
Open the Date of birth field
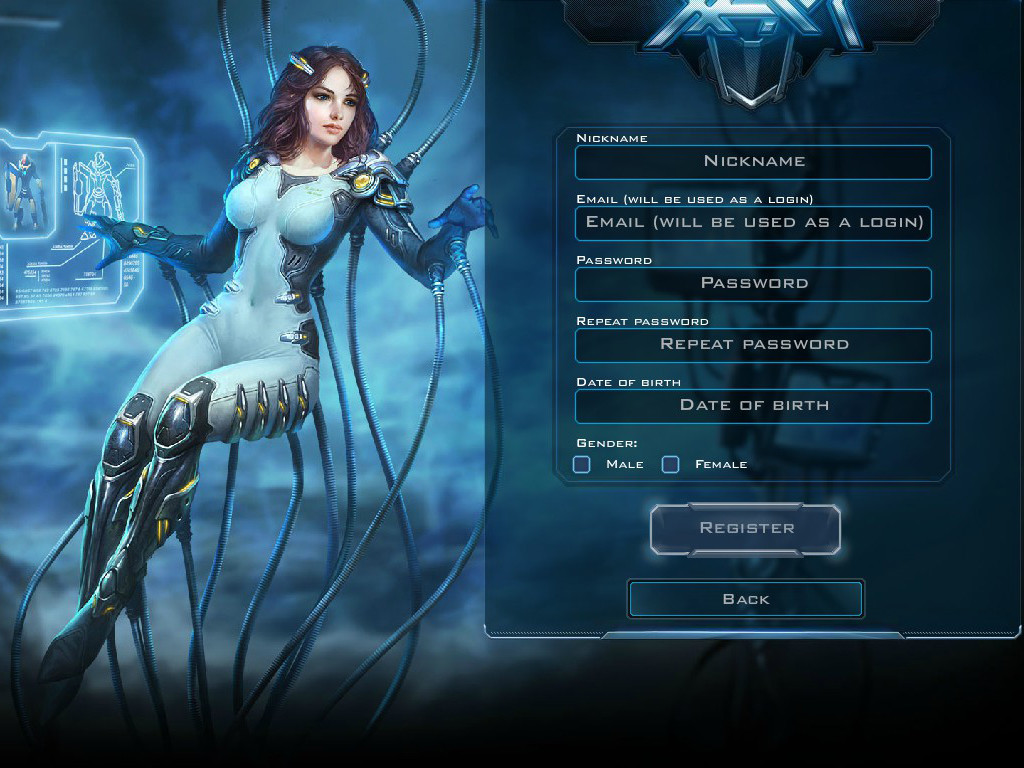point(753,406)
